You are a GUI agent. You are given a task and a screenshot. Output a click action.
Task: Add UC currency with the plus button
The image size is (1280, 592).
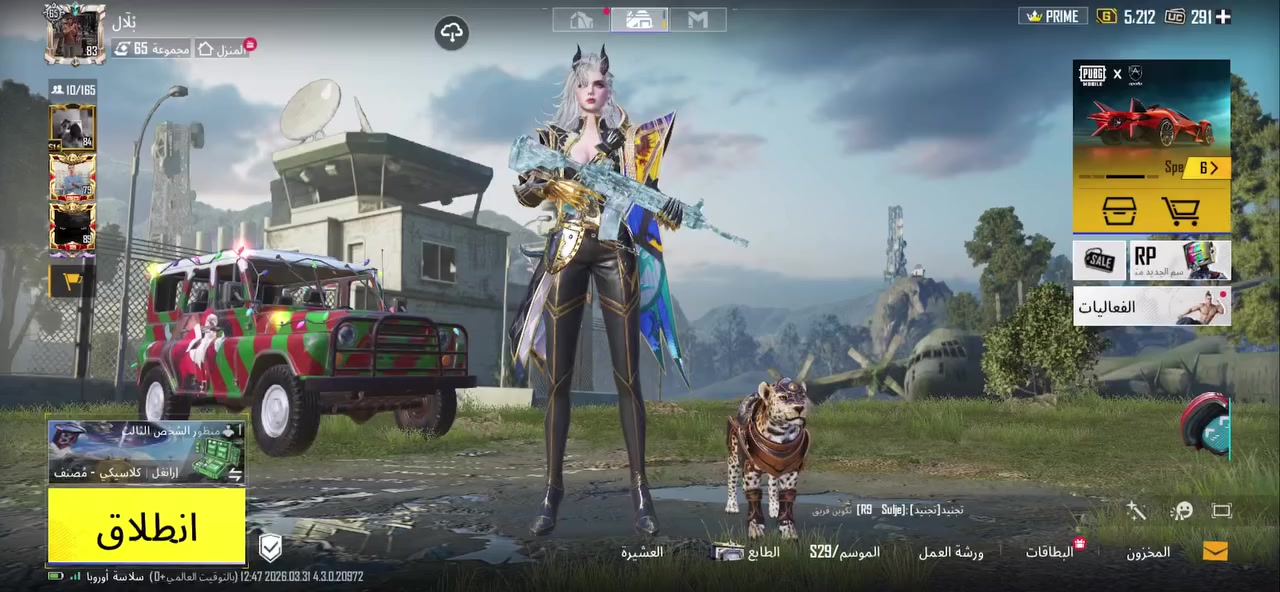1222,16
